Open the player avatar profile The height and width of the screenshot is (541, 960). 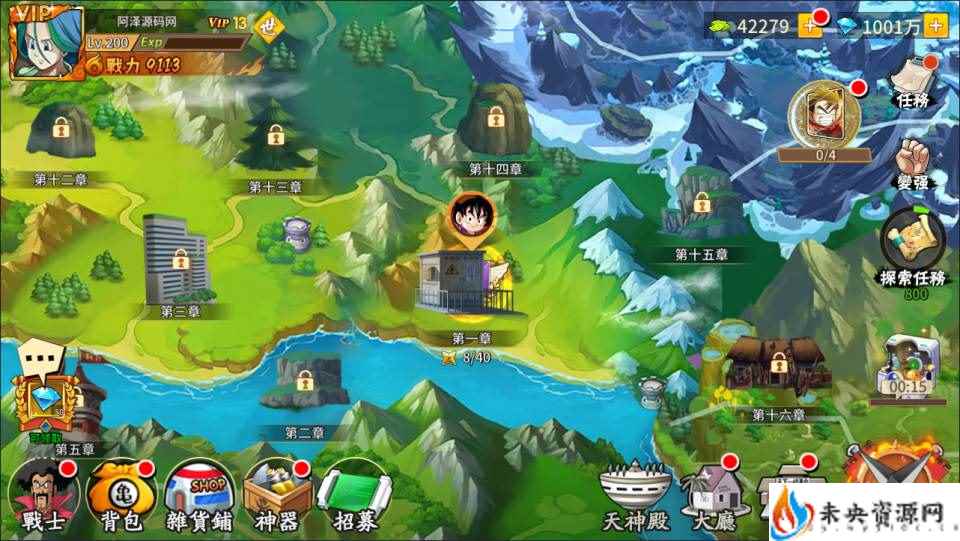coord(45,41)
